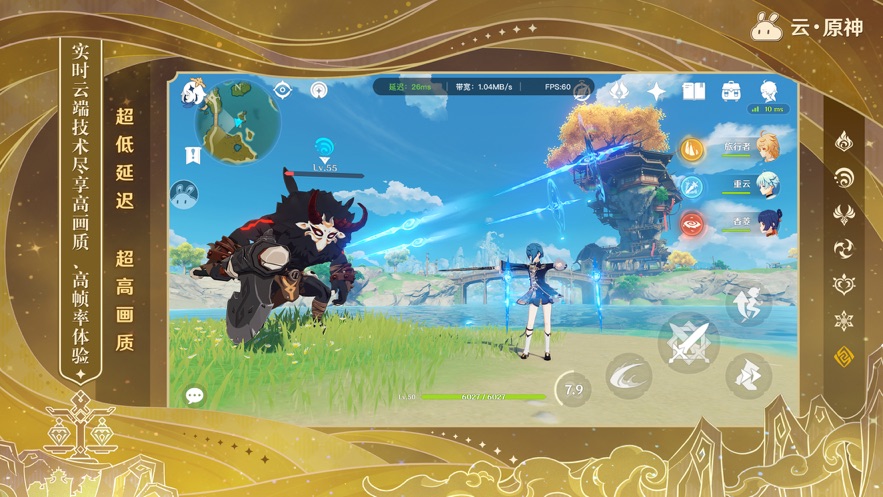Open the four-pointed star wish icon
This screenshot has width=883, height=497.
click(x=656, y=92)
